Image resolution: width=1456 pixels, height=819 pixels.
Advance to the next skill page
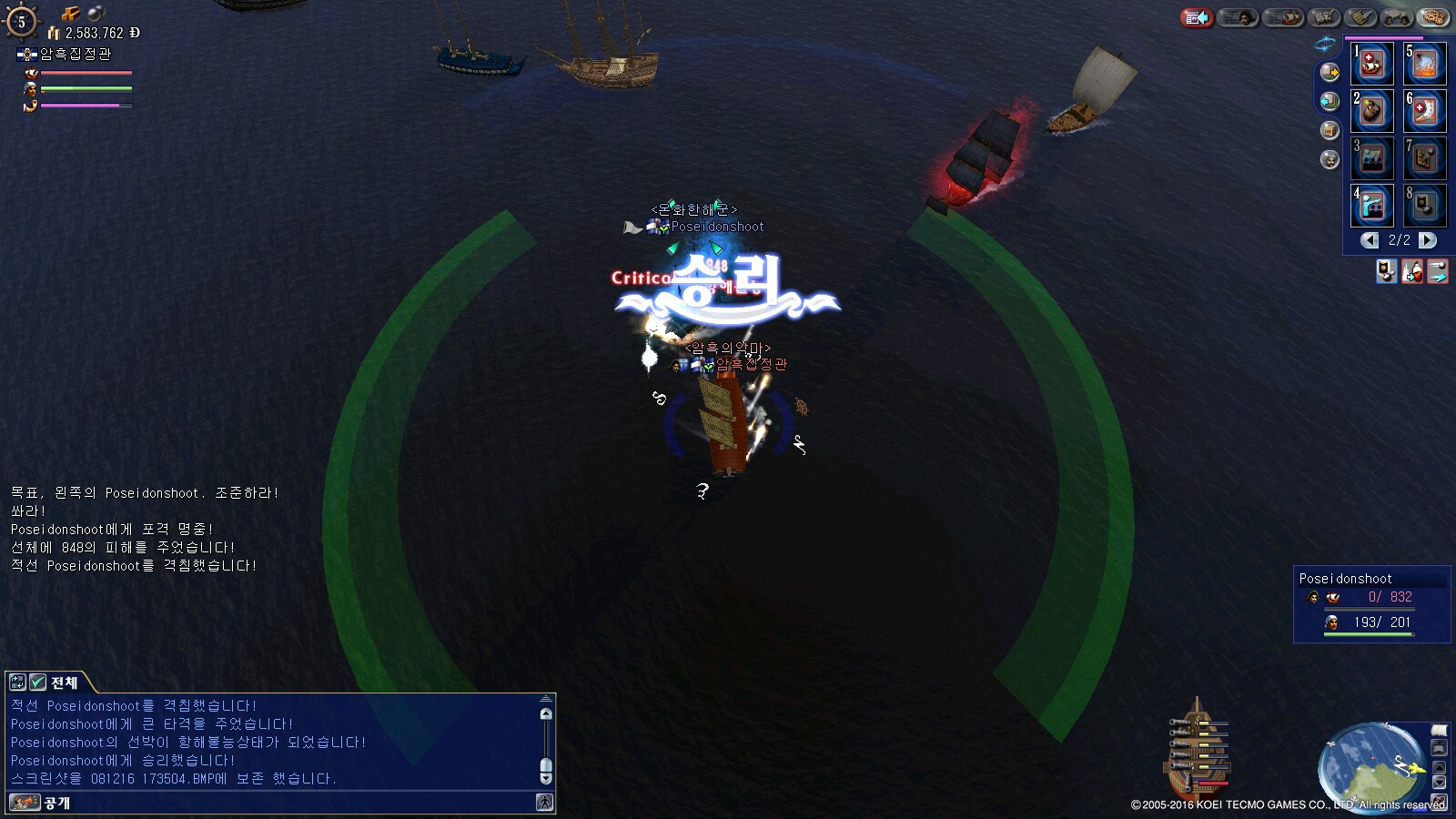[1428, 240]
